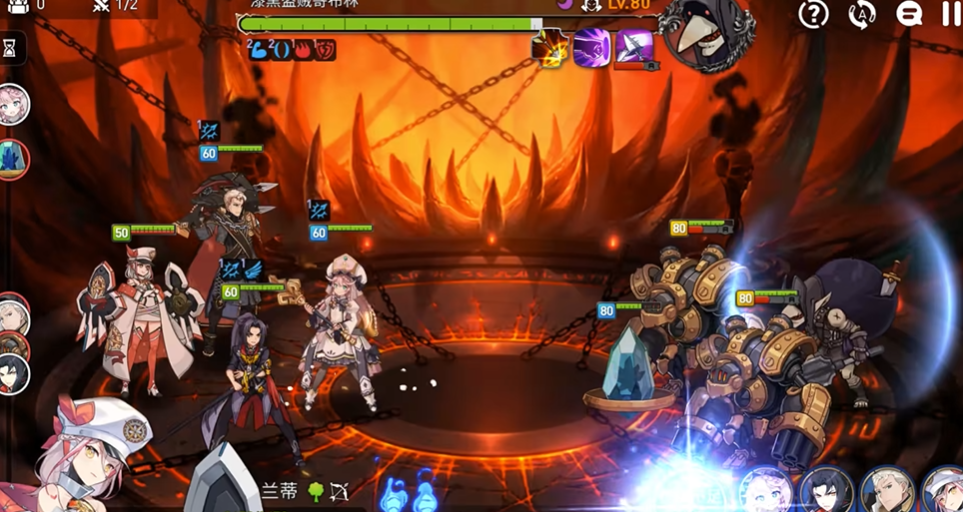
Task: Open the help question mark
Action: pos(814,14)
